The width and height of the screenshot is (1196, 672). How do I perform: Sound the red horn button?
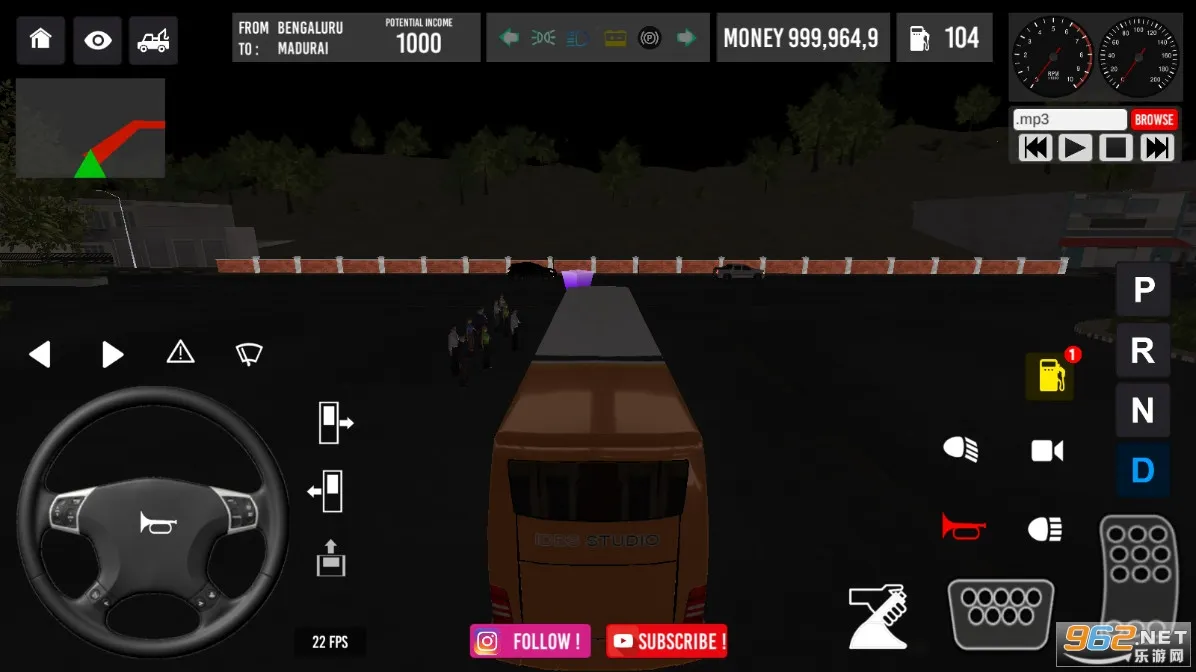coord(963,526)
